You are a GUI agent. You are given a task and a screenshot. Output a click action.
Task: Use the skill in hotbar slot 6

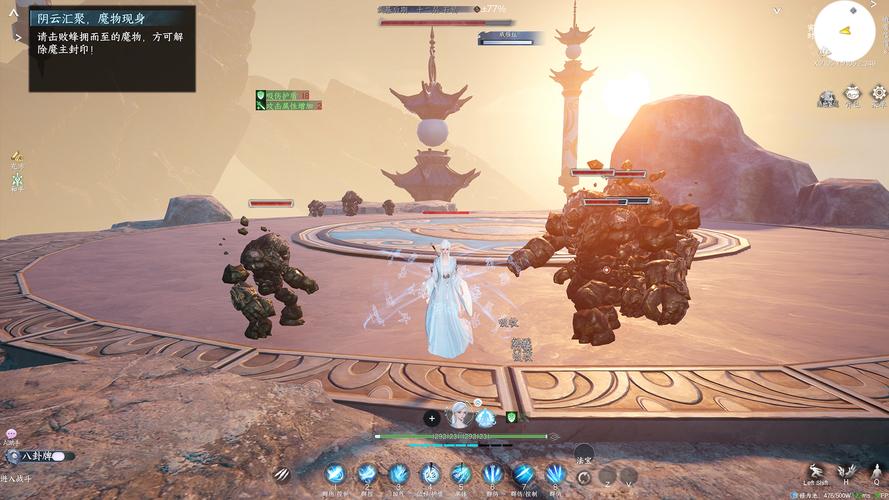coord(493,474)
